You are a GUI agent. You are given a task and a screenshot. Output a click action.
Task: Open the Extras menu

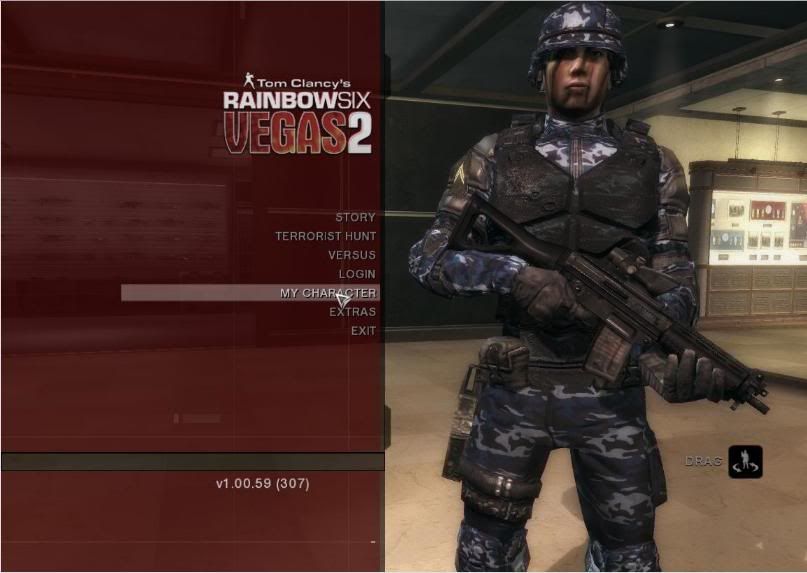(352, 312)
